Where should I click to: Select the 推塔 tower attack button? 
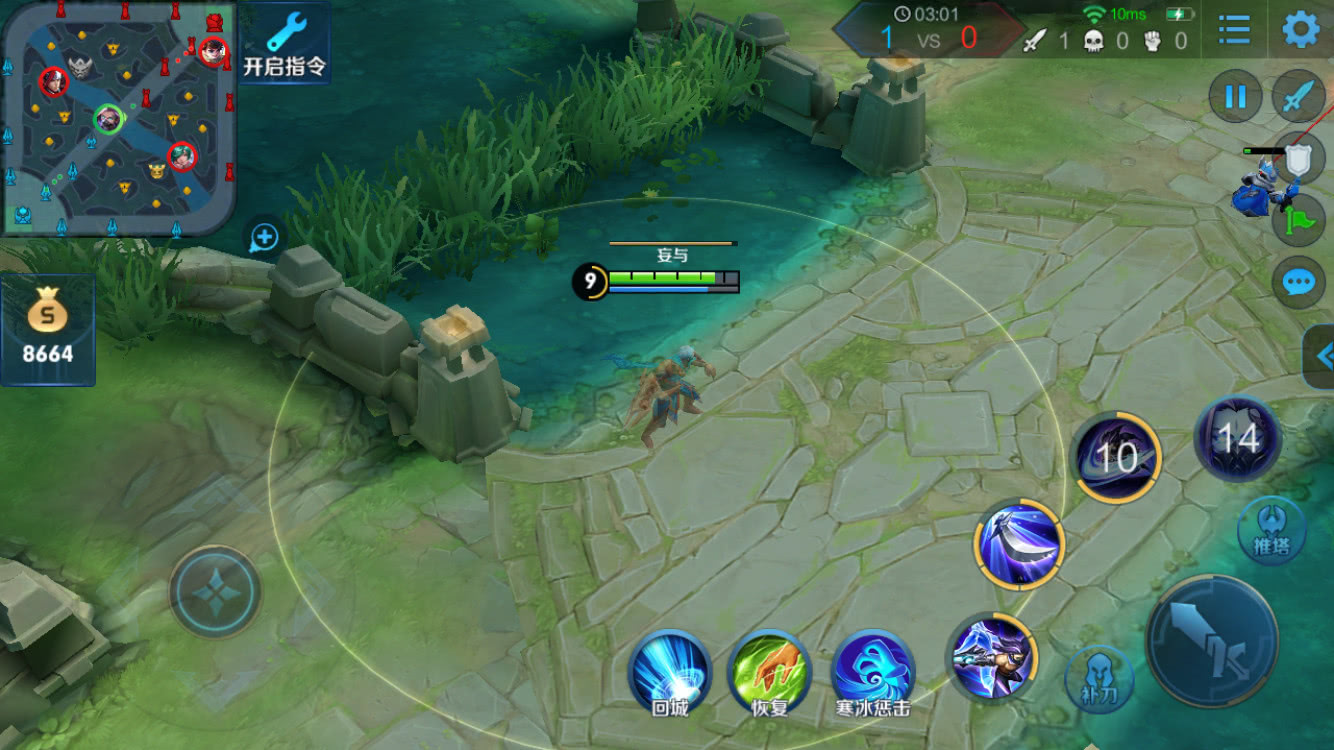click(x=1270, y=530)
